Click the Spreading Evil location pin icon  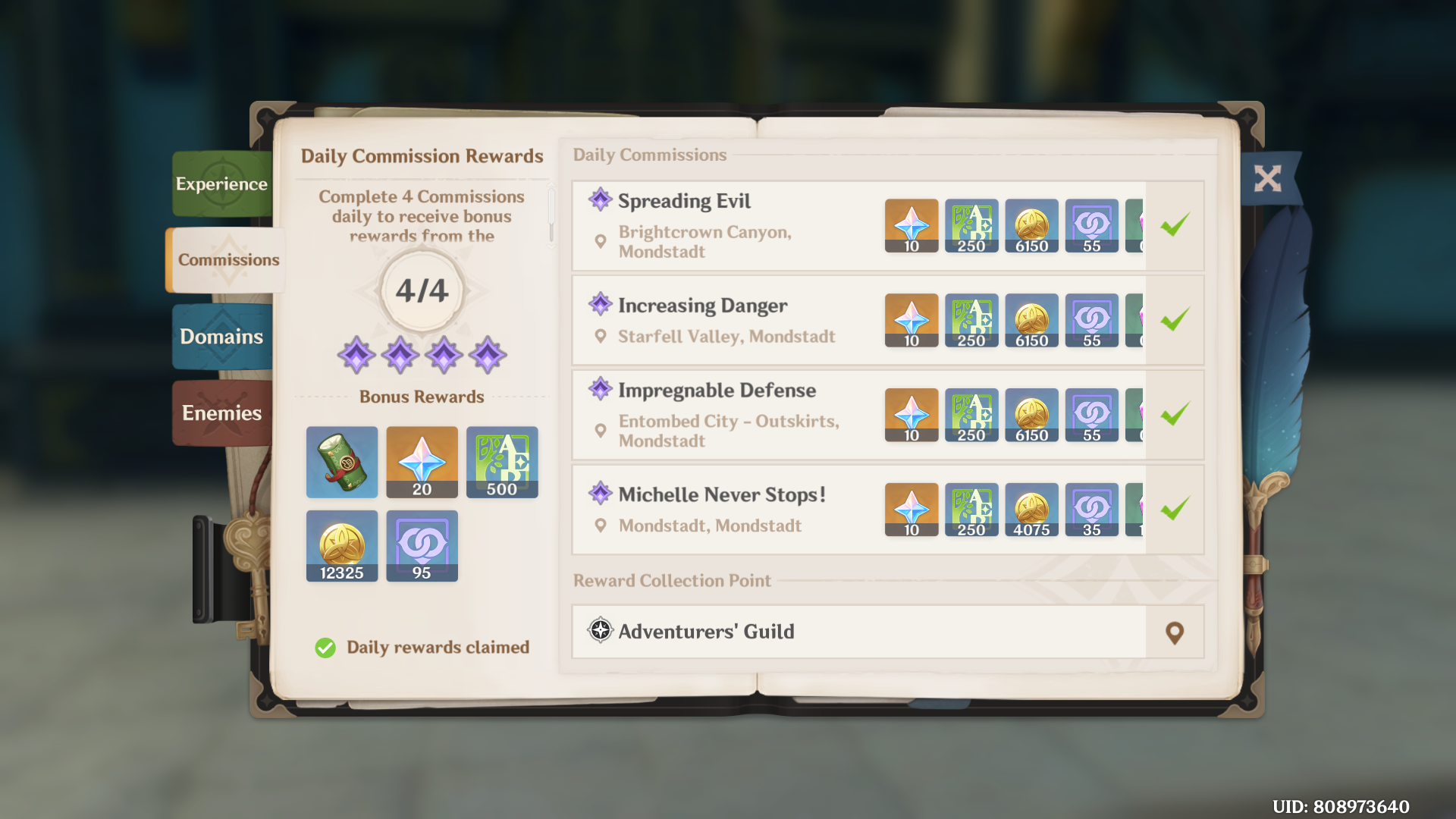pyautogui.click(x=601, y=242)
